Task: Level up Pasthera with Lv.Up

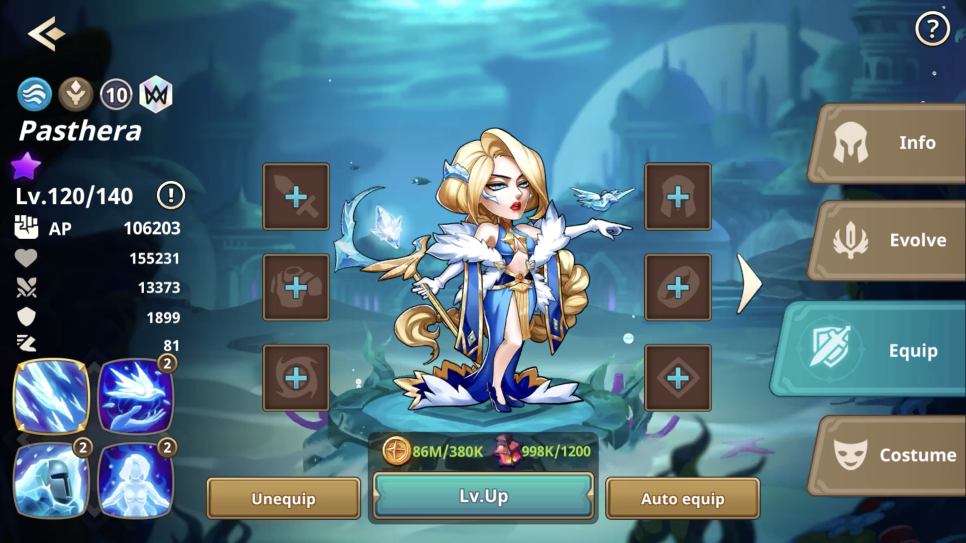Action: [484, 496]
